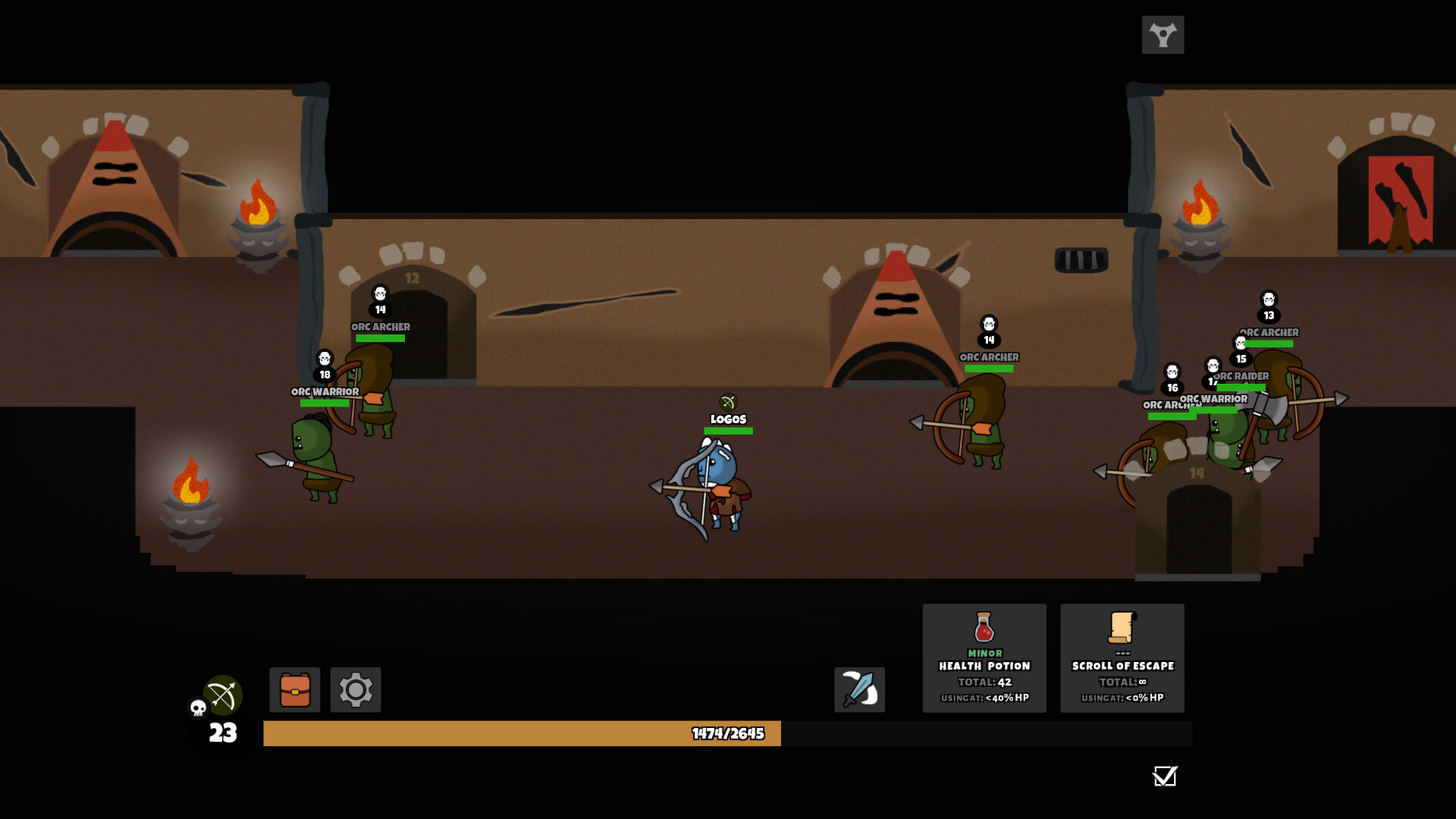Click the bow icon above Logos nameplate
Screen dimensions: 1456x819
[730, 402]
